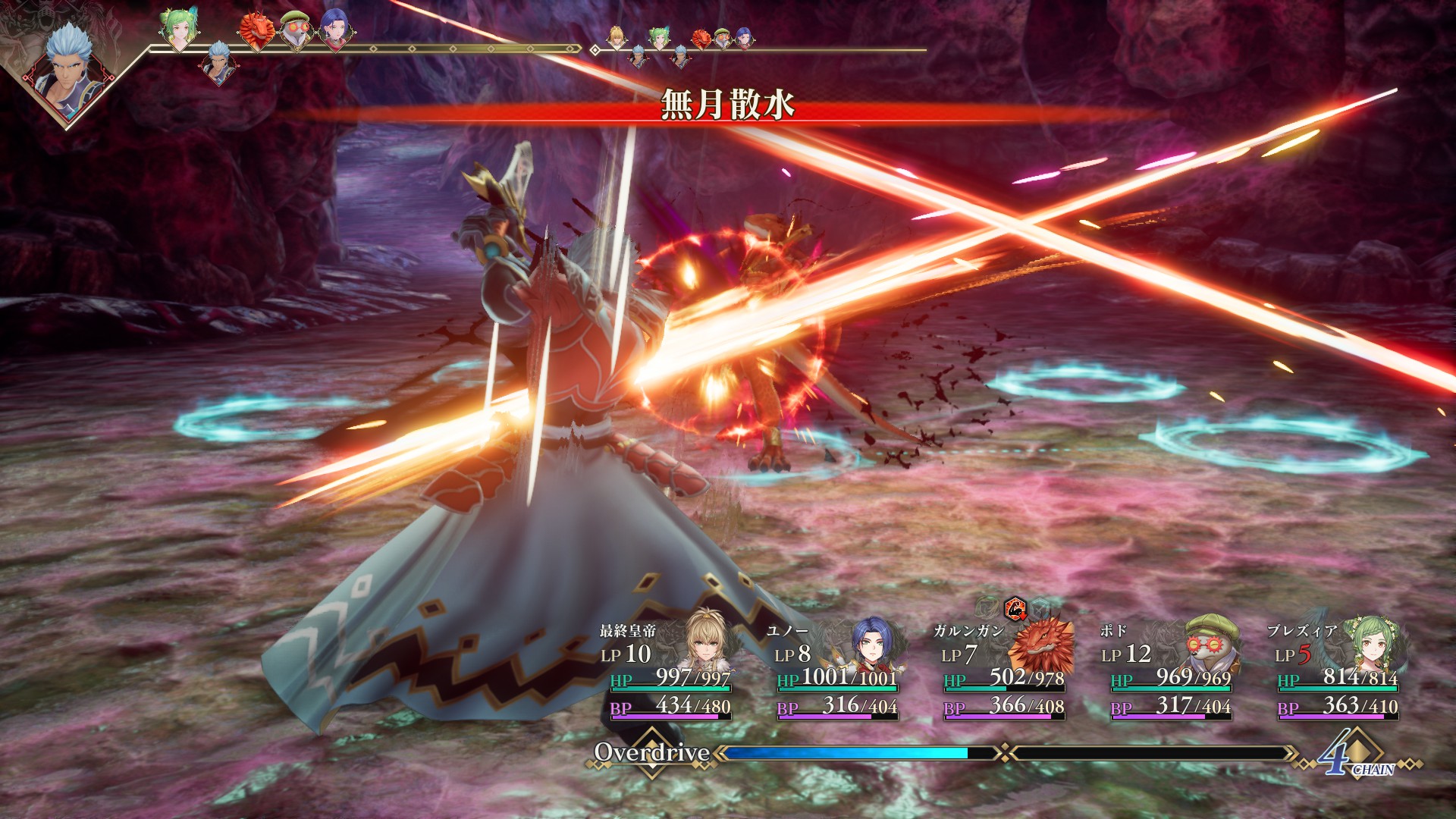1456x819 pixels.
Task: Click the Overdrive diamond emblem
Action: click(x=652, y=752)
